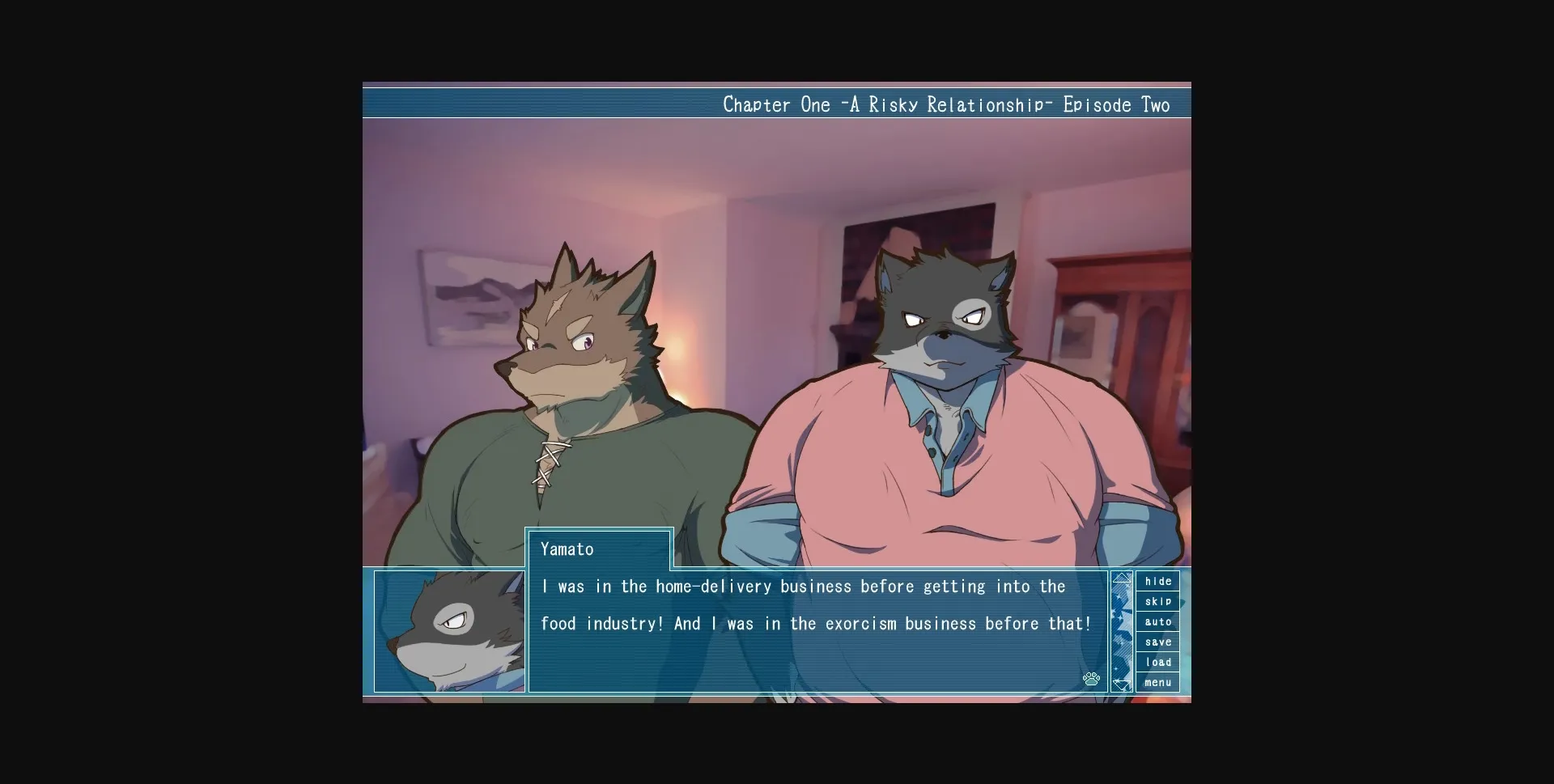Viewport: 1554px width, 784px height.
Task: Click the dialogue text to advance
Action: tap(809, 605)
